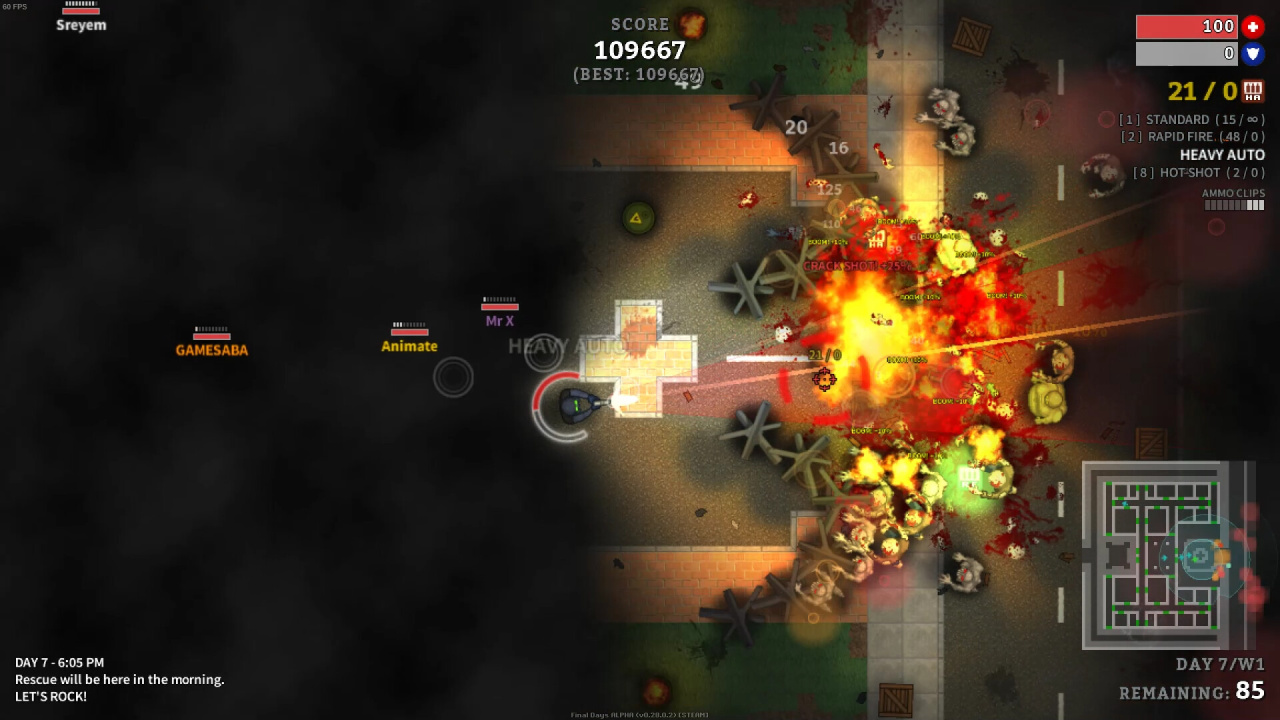Viewport: 1280px width, 720px height.
Task: Select teammate Animate's name tag
Action: (409, 346)
